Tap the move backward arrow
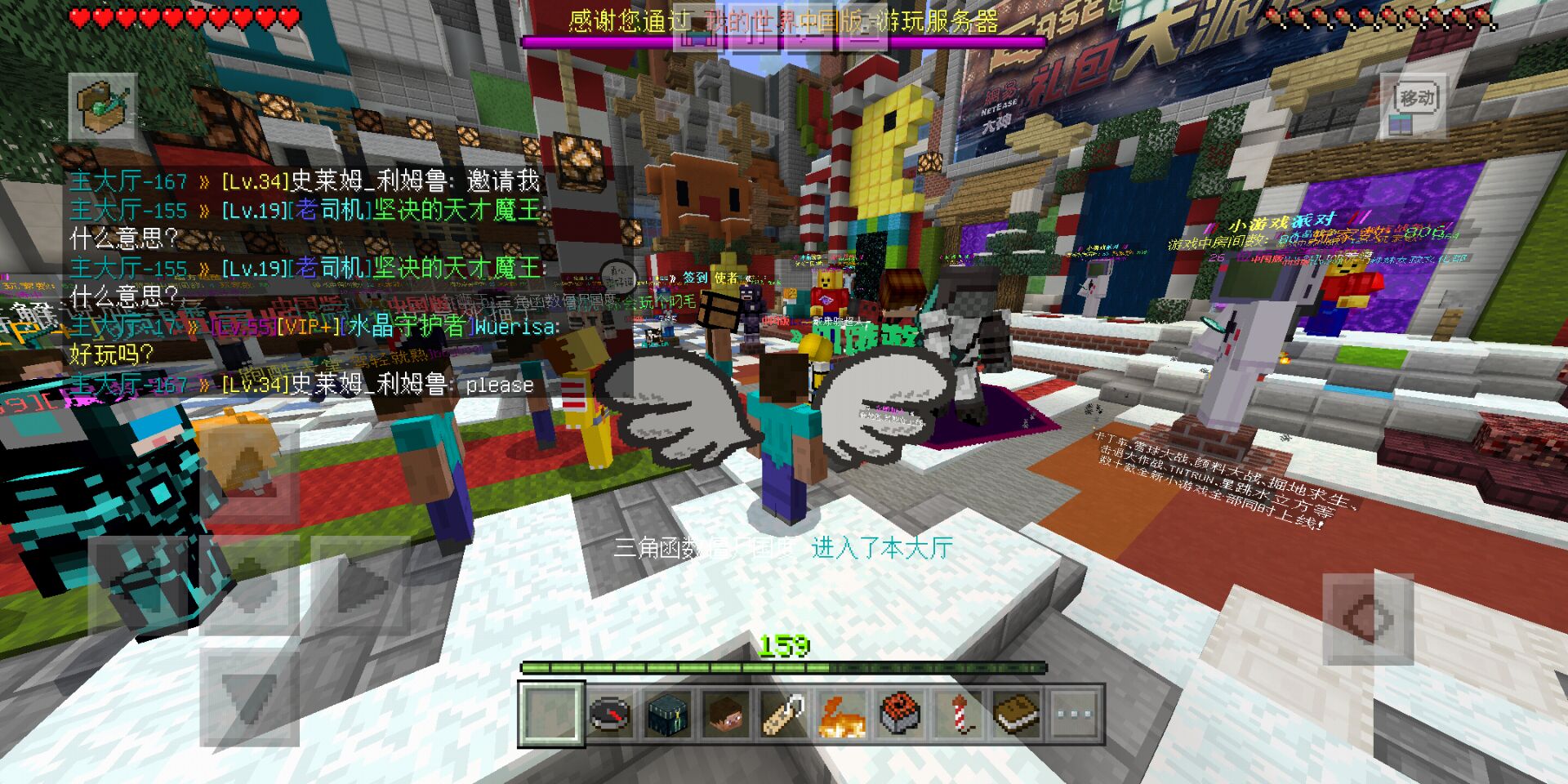 pos(249,696)
